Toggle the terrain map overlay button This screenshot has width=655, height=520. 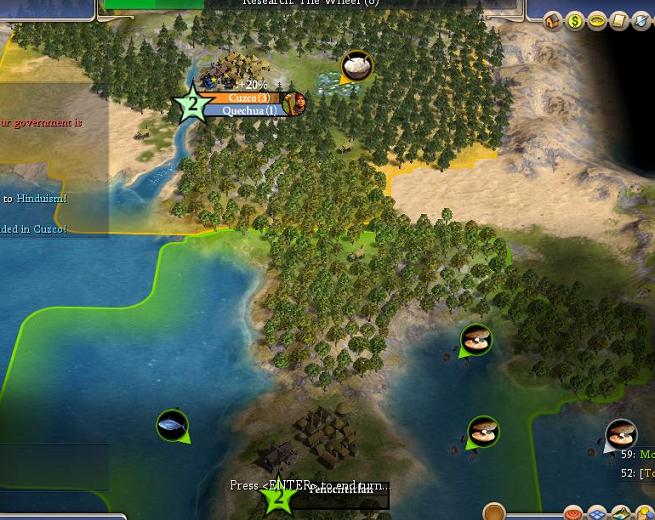(x=621, y=514)
